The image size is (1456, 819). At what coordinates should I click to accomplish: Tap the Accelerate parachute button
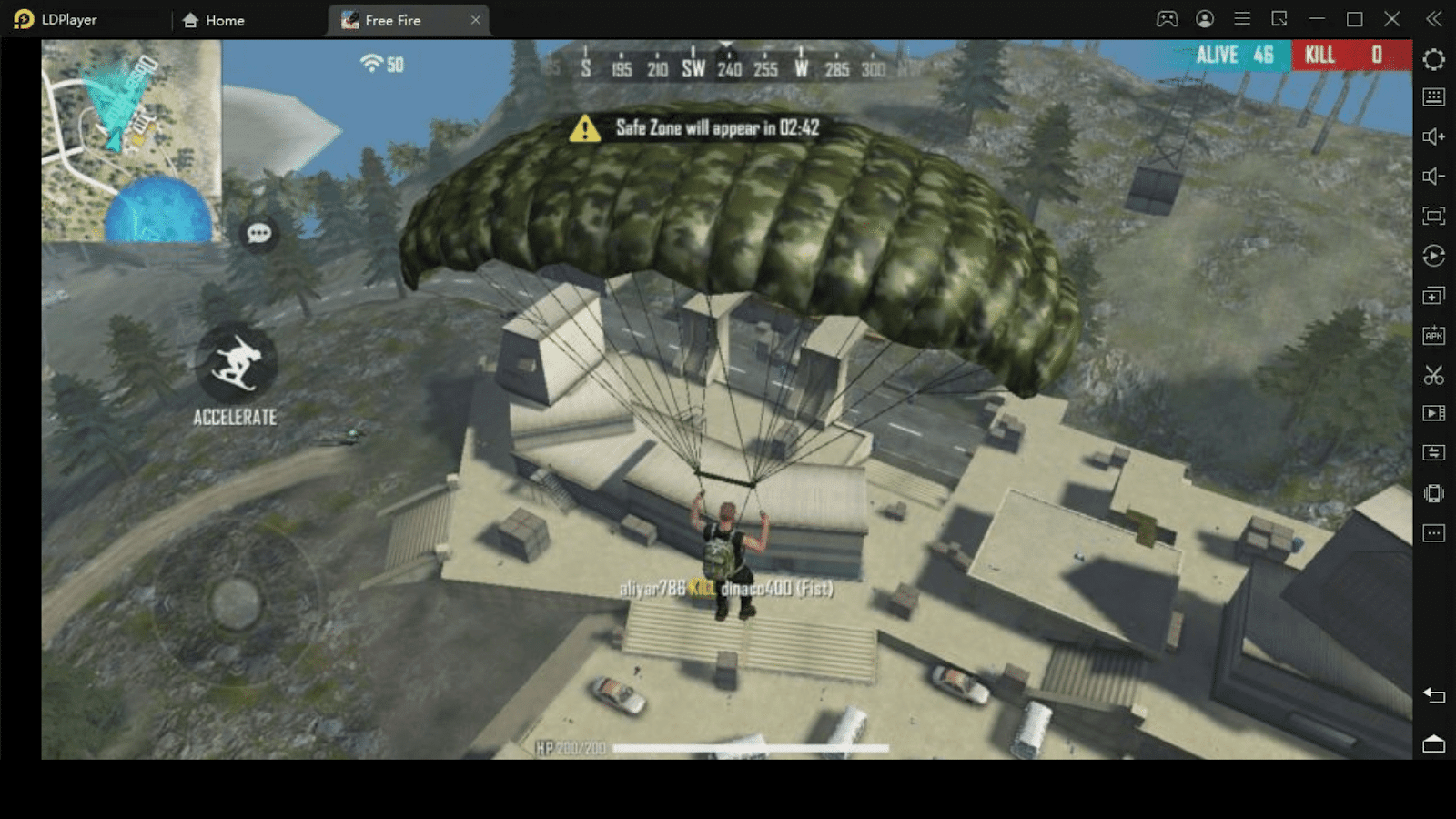[236, 364]
